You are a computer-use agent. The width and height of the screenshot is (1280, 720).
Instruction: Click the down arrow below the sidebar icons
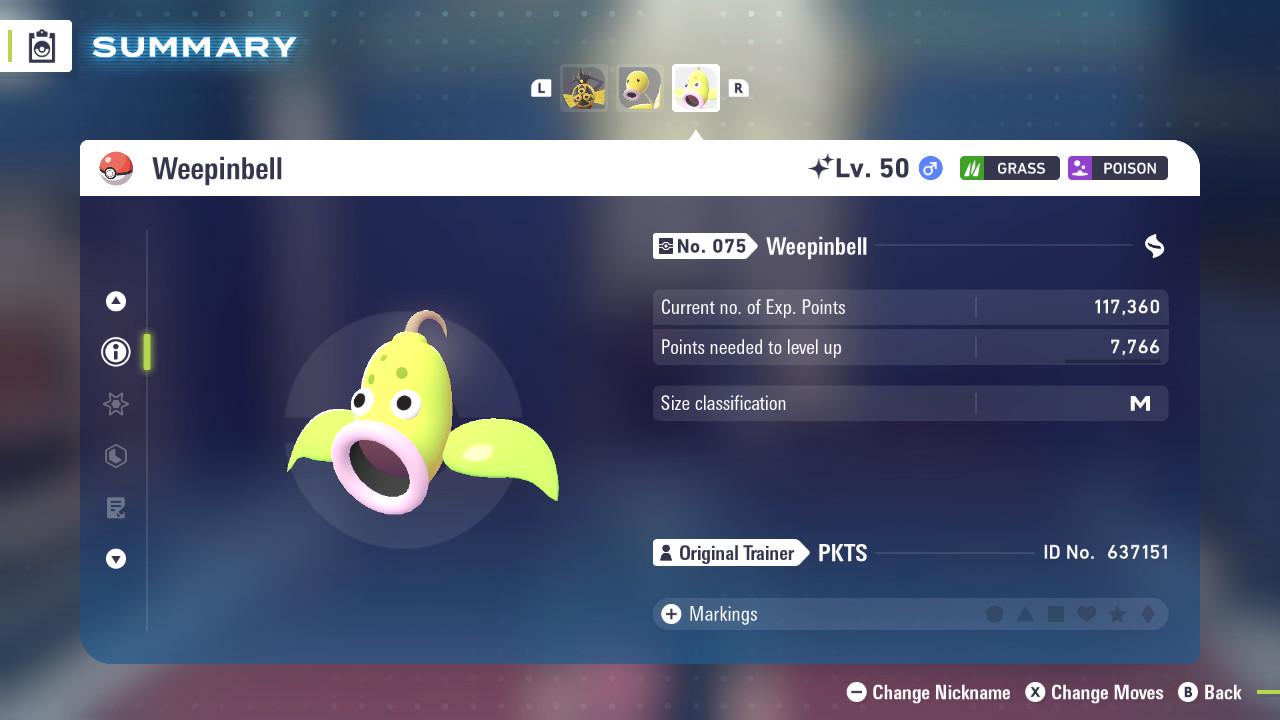pos(116,559)
